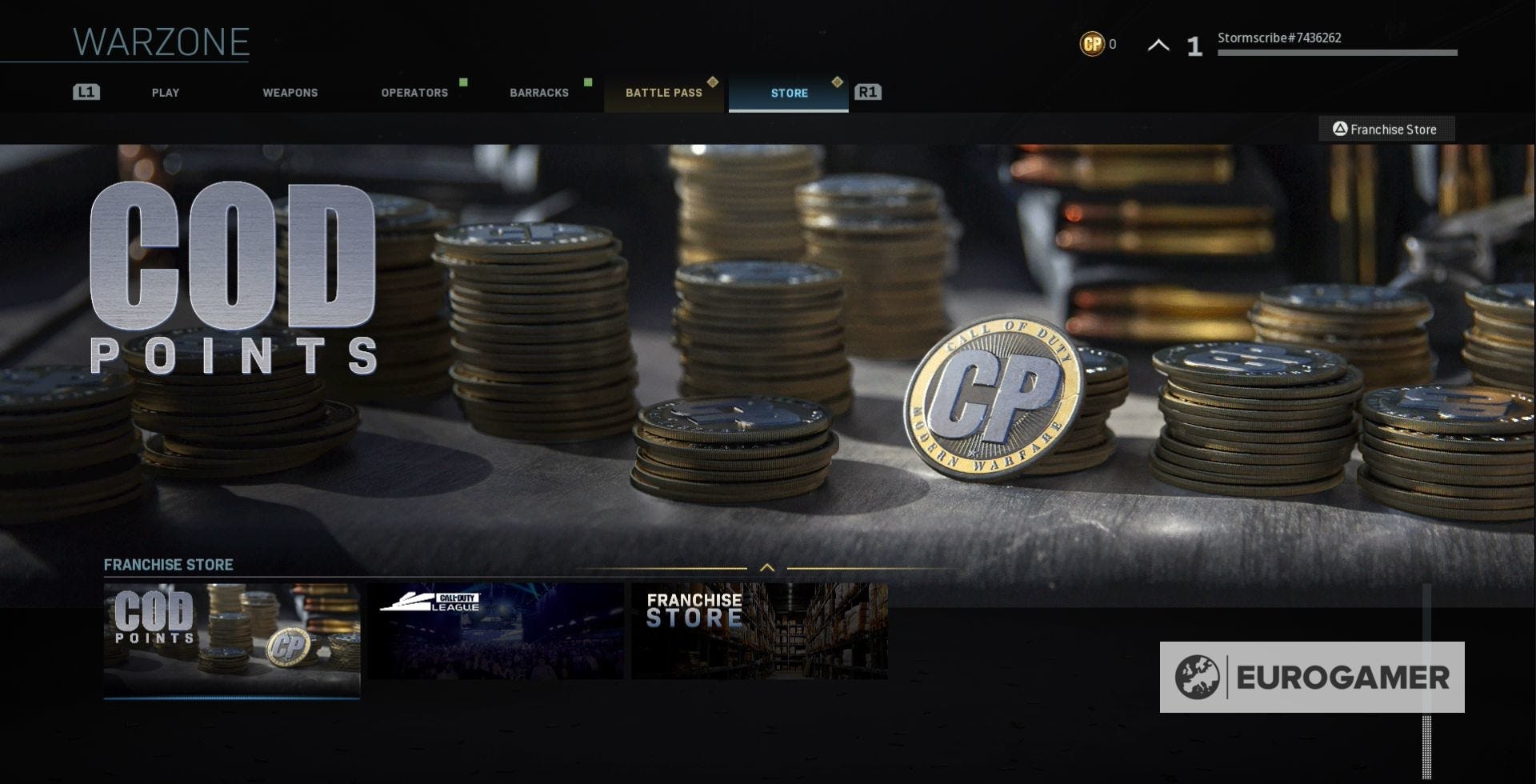Click the CP points balance icon
The height and width of the screenshot is (784, 1536).
coord(1092,45)
